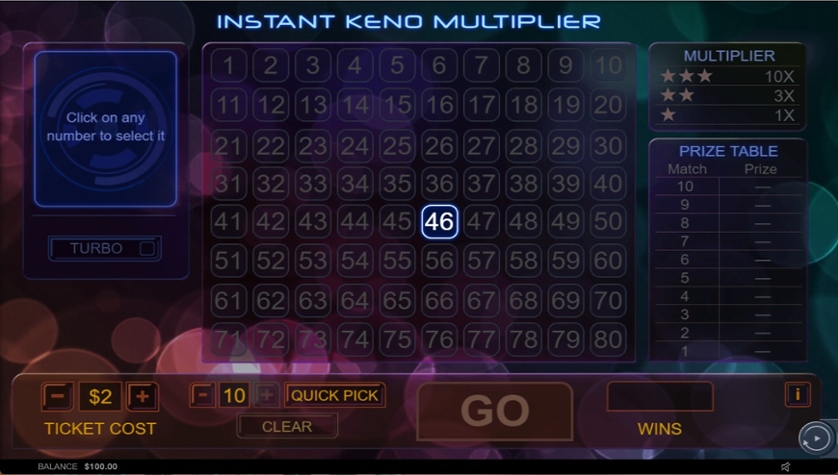Toggle the sound speaker icon
The height and width of the screenshot is (475, 838).
pyautogui.click(x=785, y=466)
